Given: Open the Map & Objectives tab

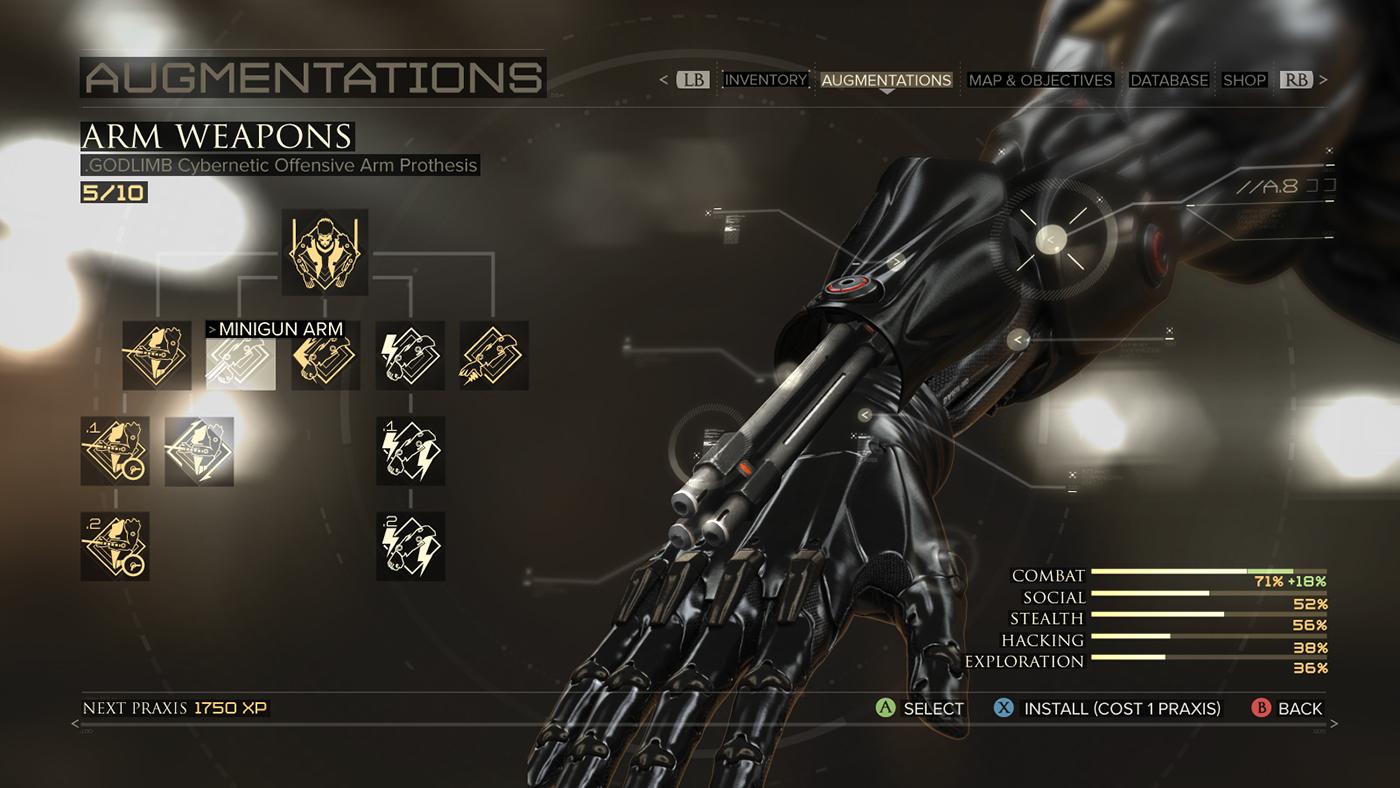Looking at the screenshot, I should click(x=1040, y=80).
